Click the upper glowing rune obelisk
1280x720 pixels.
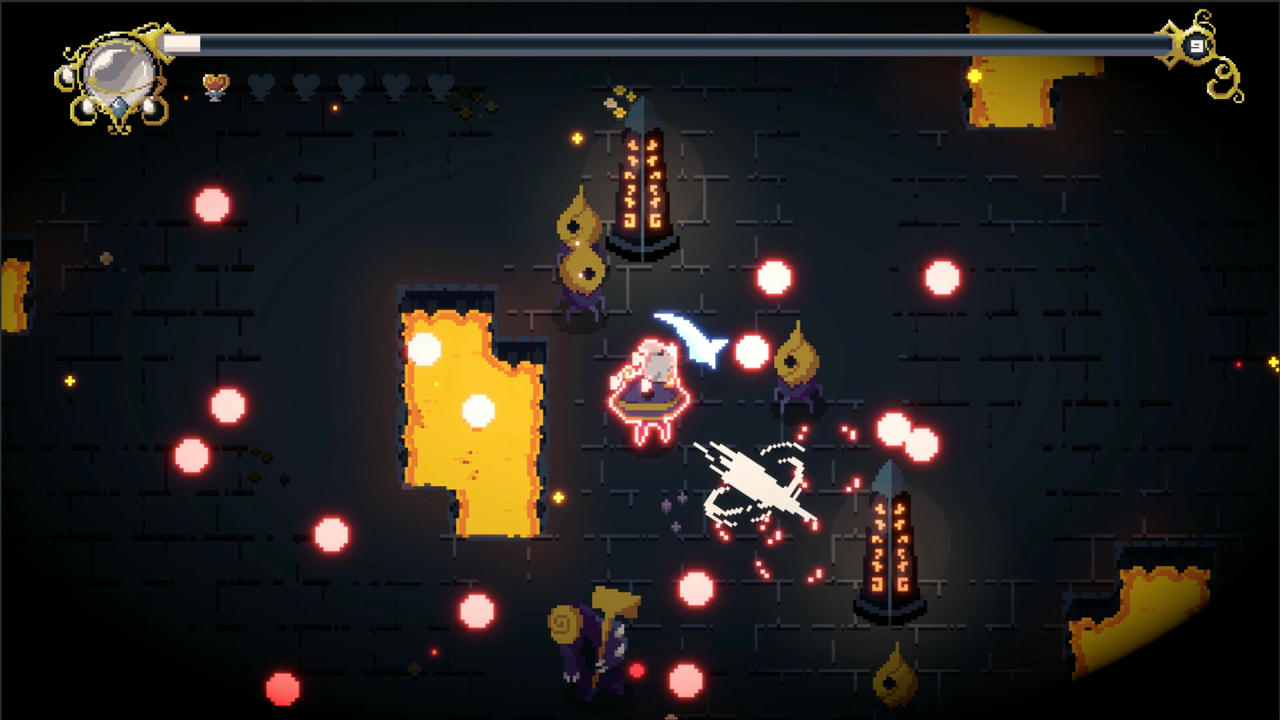[x=645, y=190]
